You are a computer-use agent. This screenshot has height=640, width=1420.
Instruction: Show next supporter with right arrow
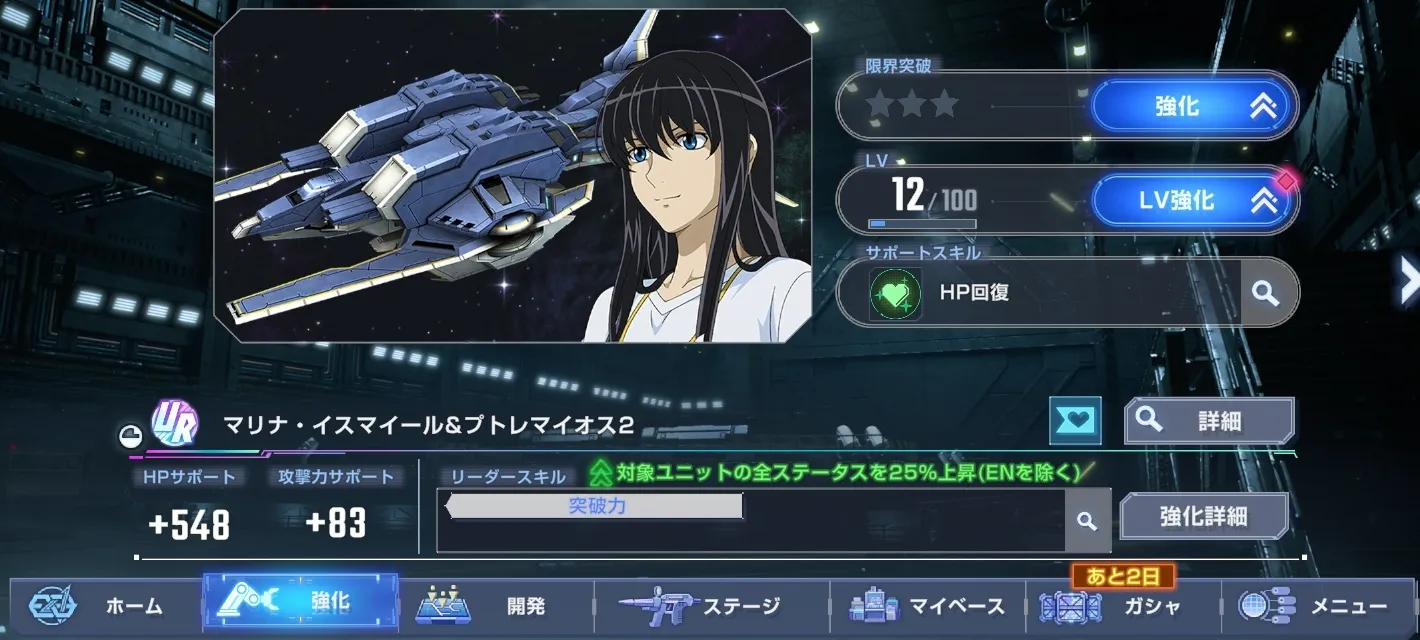pos(1409,278)
